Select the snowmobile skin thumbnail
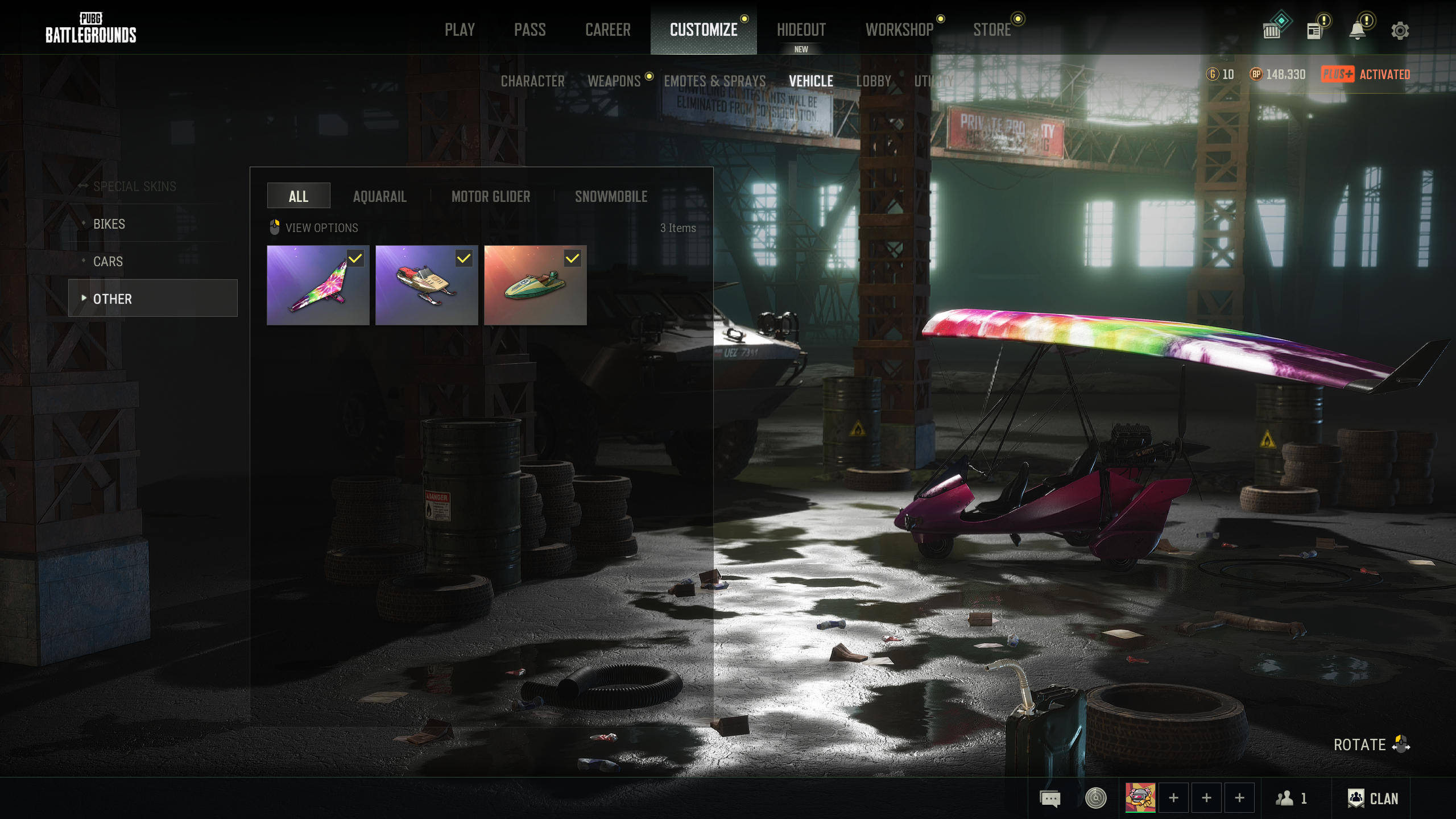 [427, 286]
